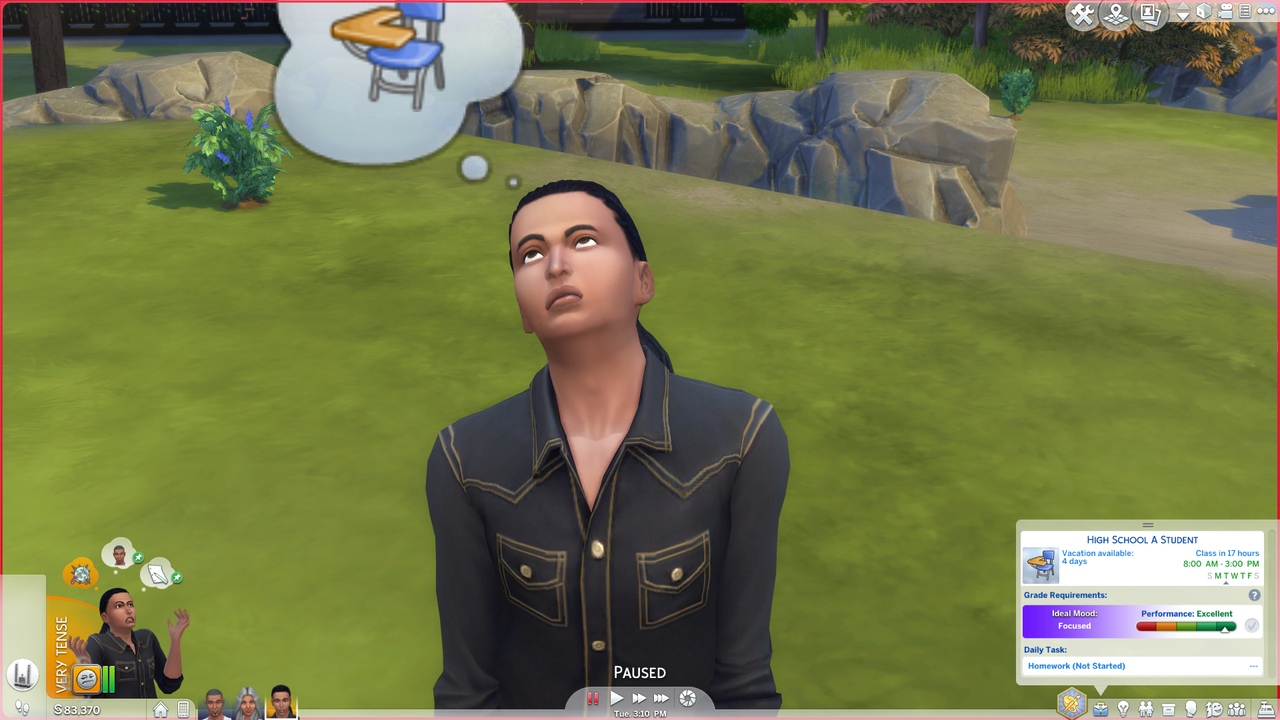Open the phone icon beside the funds

coord(182,710)
